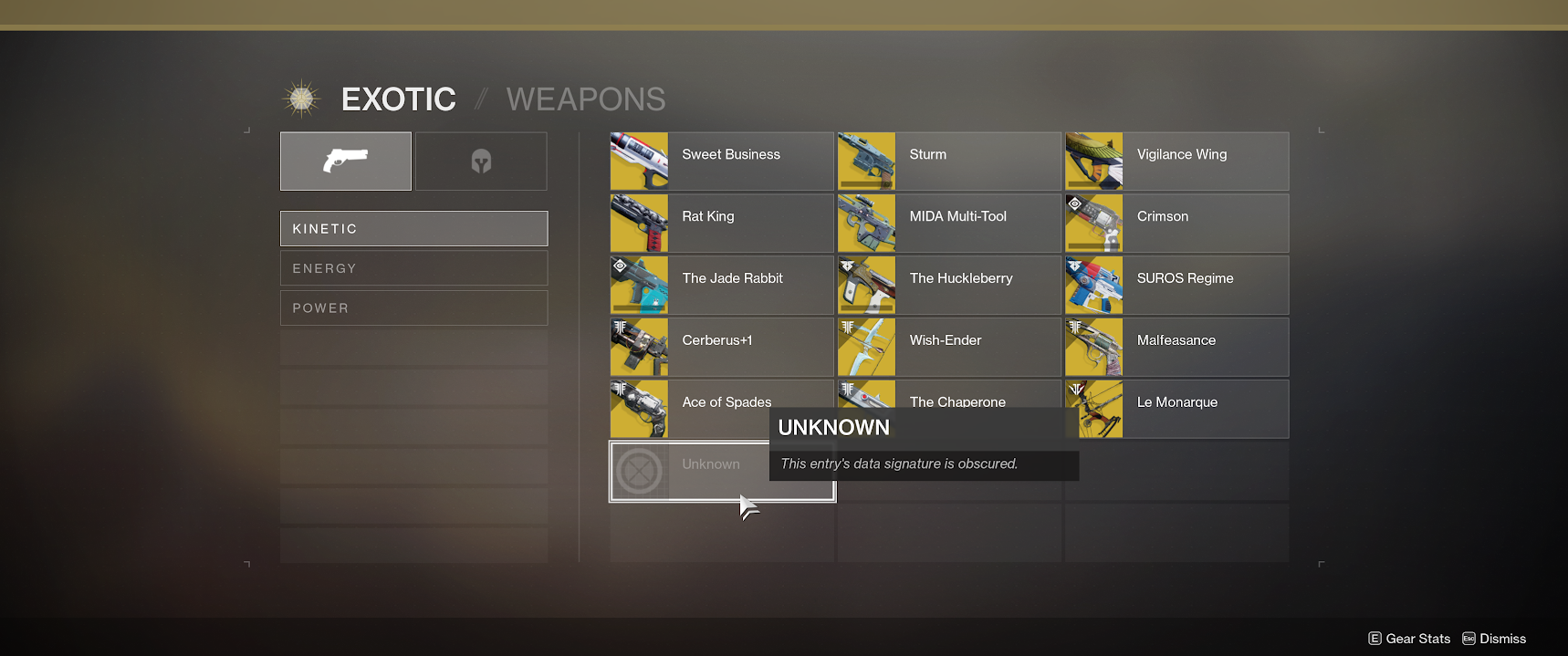
Task: Pick the Sturm hand cannon entry
Action: [x=948, y=161]
